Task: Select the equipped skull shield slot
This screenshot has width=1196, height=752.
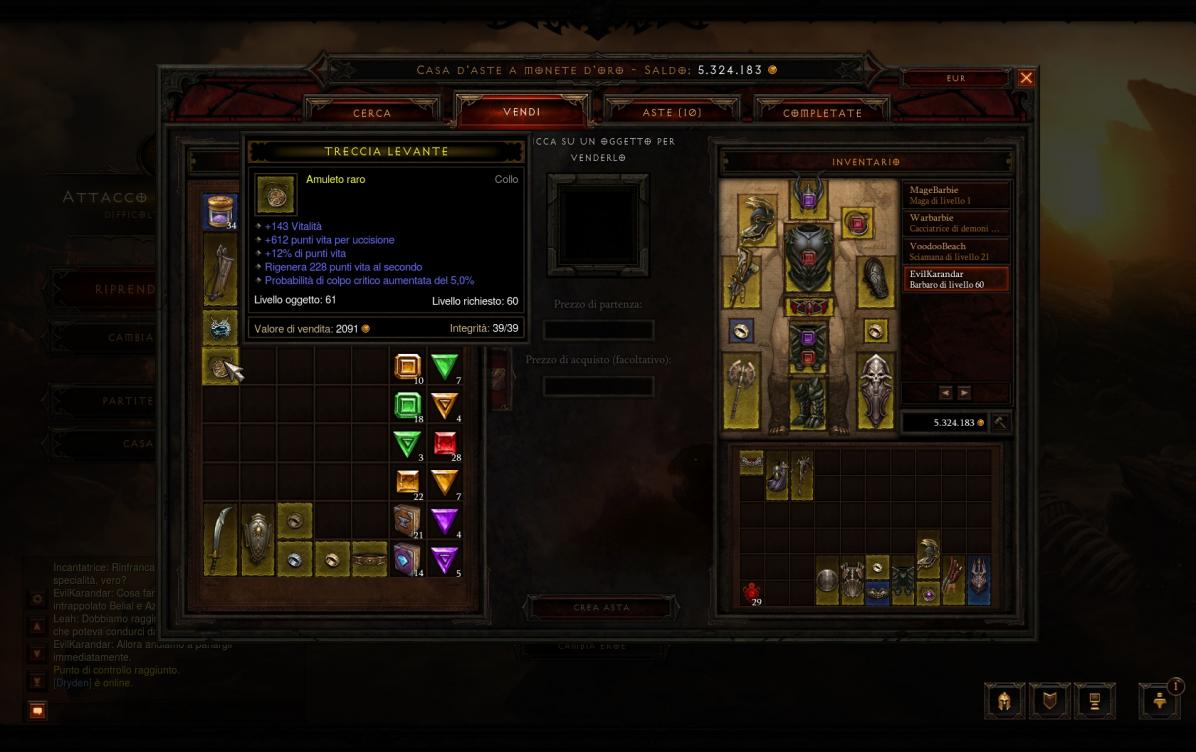Action: click(x=875, y=390)
